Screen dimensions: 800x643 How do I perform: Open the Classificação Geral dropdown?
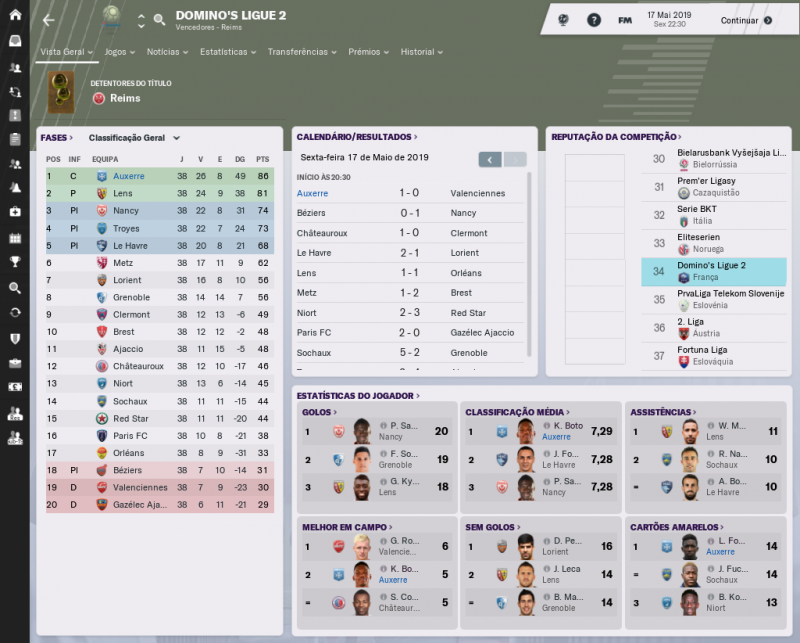134,138
